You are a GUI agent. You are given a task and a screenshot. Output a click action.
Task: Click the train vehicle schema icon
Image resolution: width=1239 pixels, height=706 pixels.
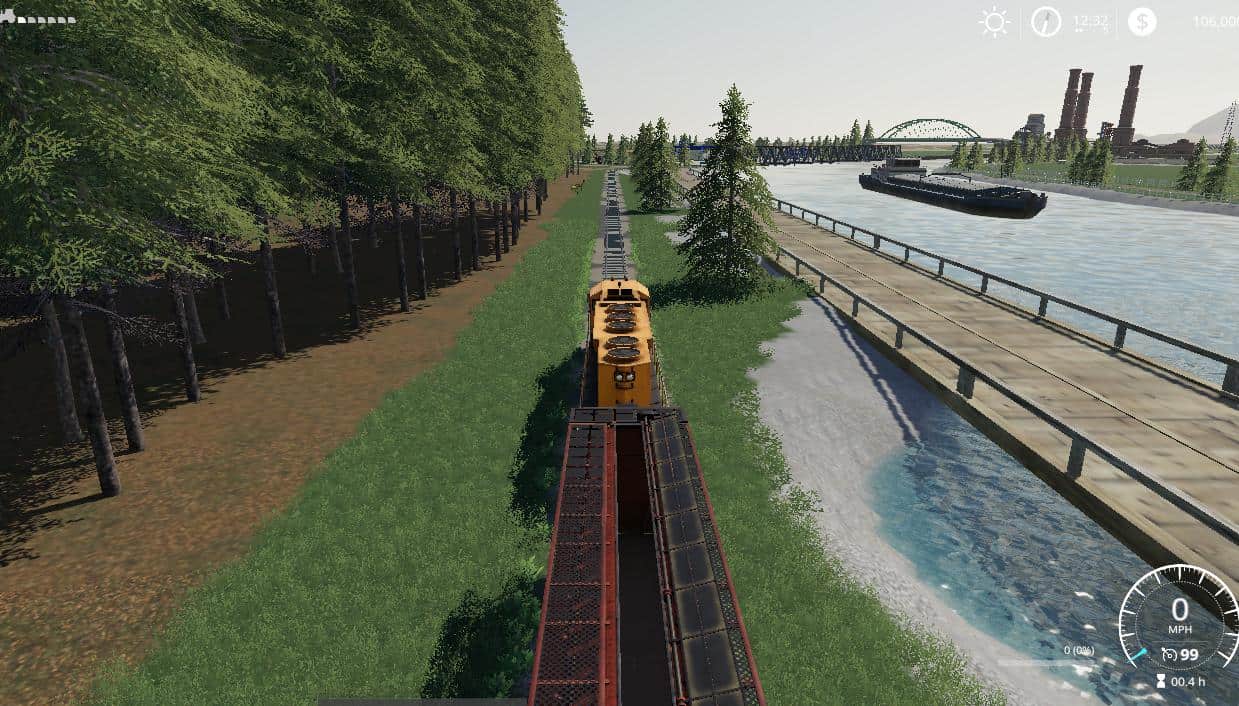(38, 17)
